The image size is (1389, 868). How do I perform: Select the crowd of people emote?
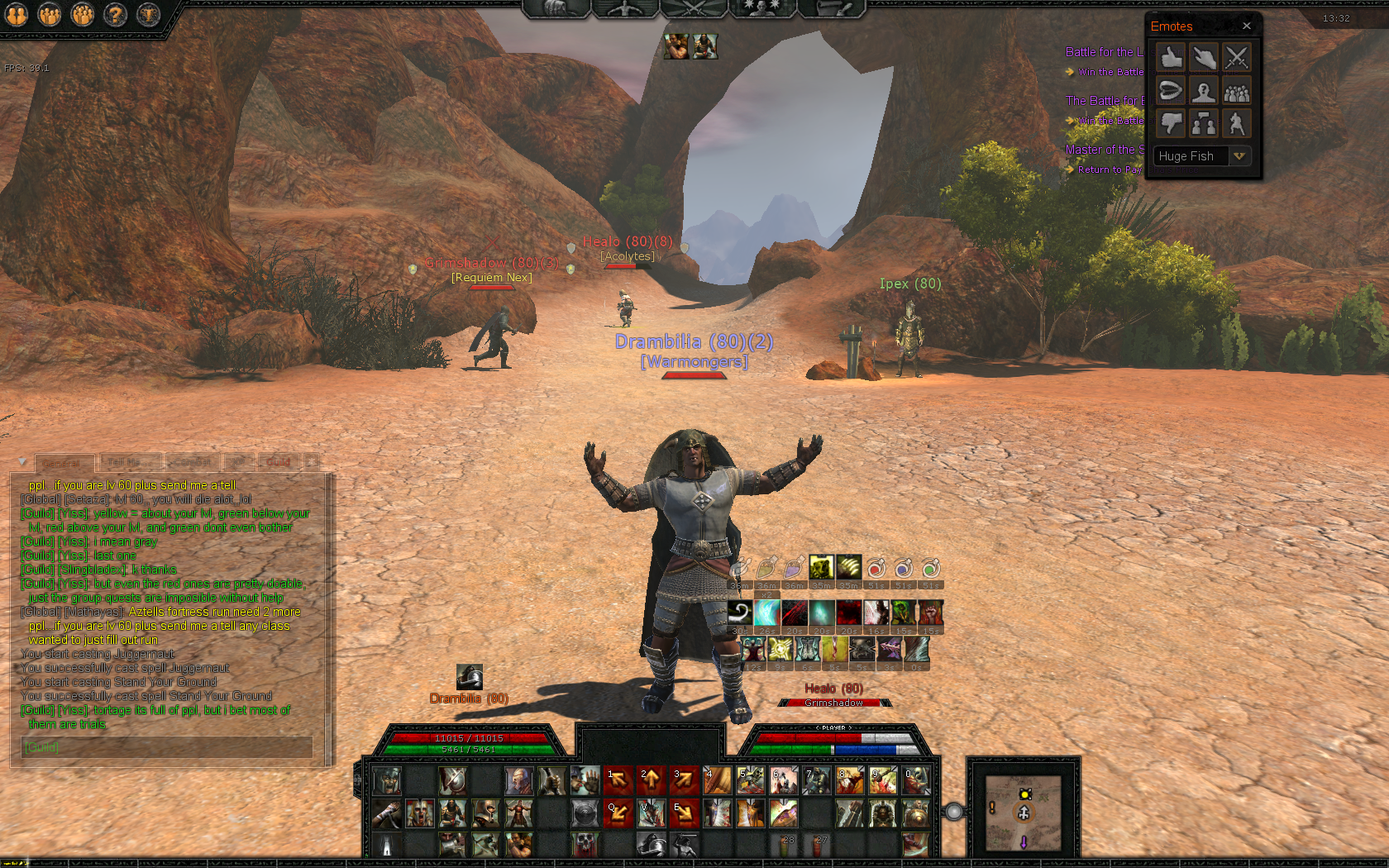tap(1236, 91)
